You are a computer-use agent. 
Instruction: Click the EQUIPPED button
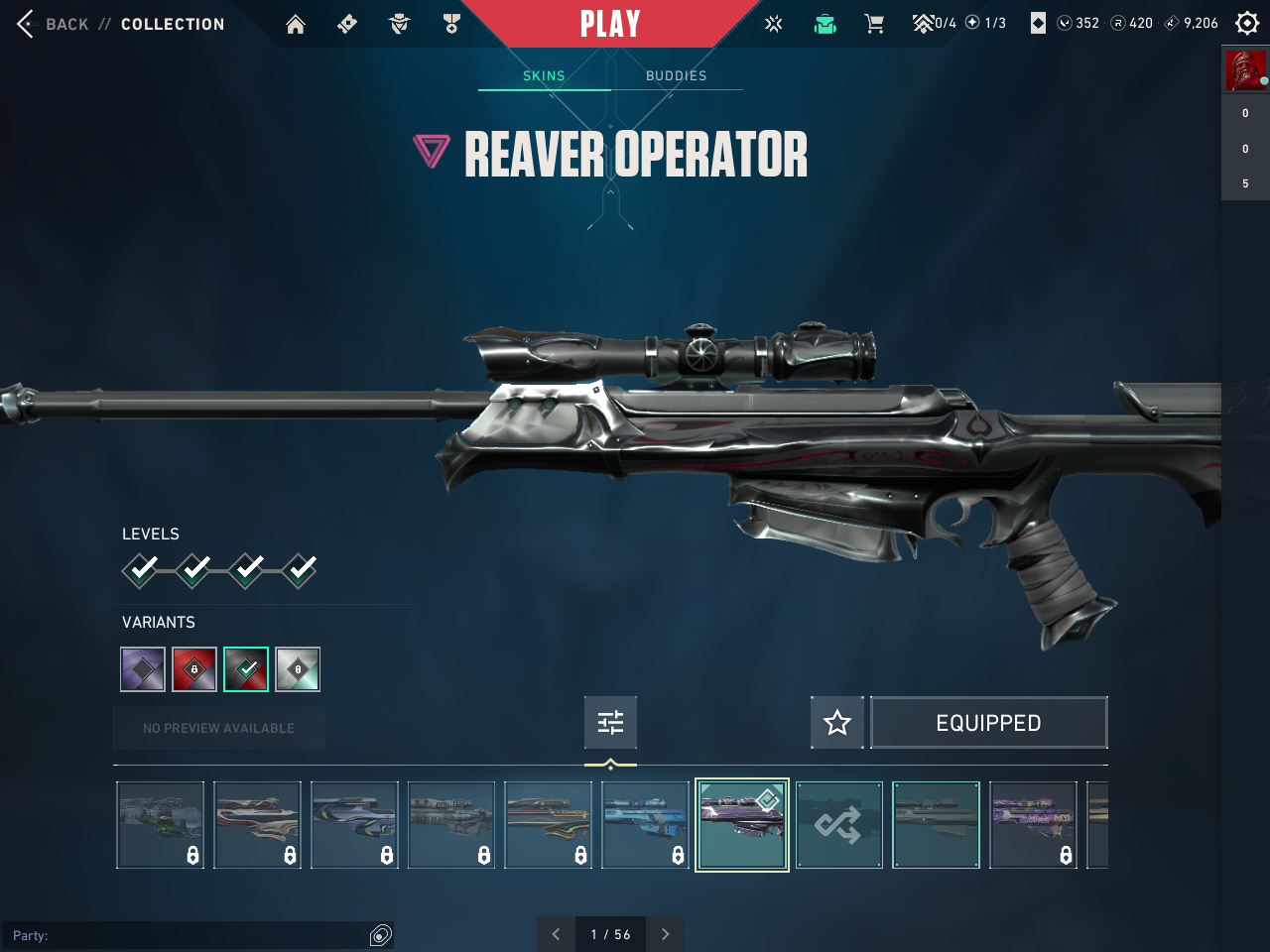pos(988,723)
